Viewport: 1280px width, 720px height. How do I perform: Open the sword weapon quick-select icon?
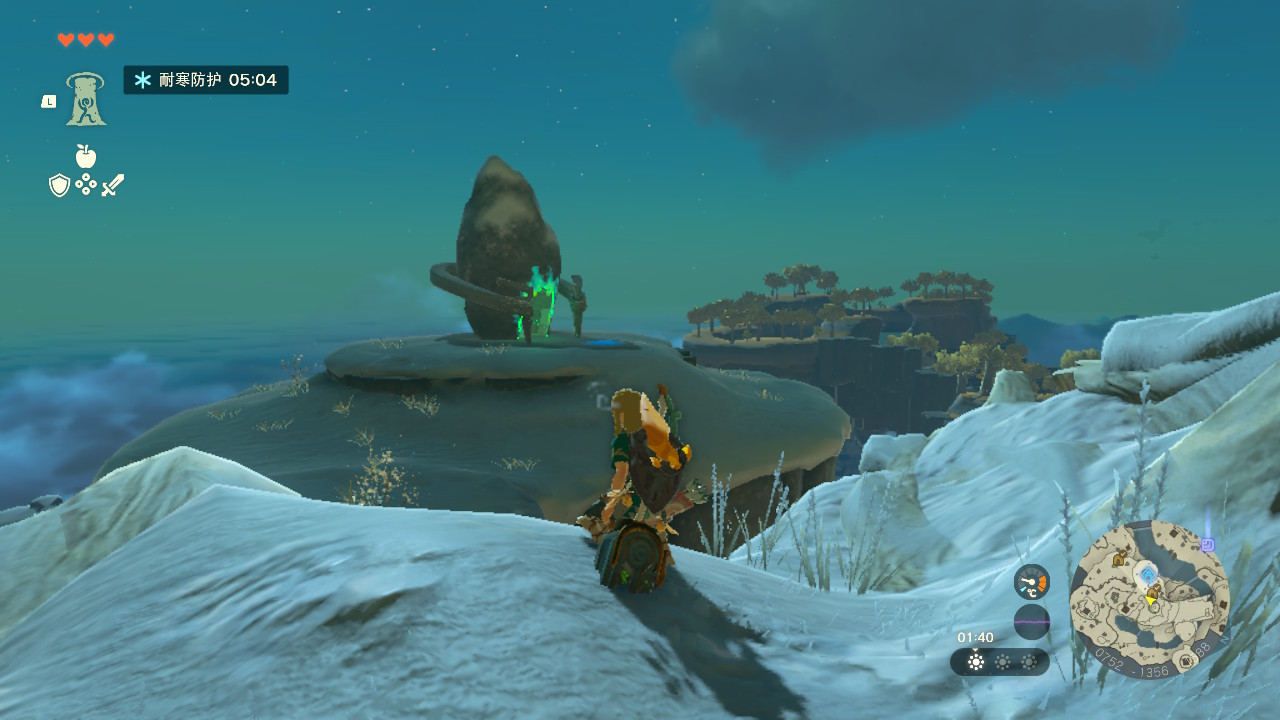pos(113,185)
